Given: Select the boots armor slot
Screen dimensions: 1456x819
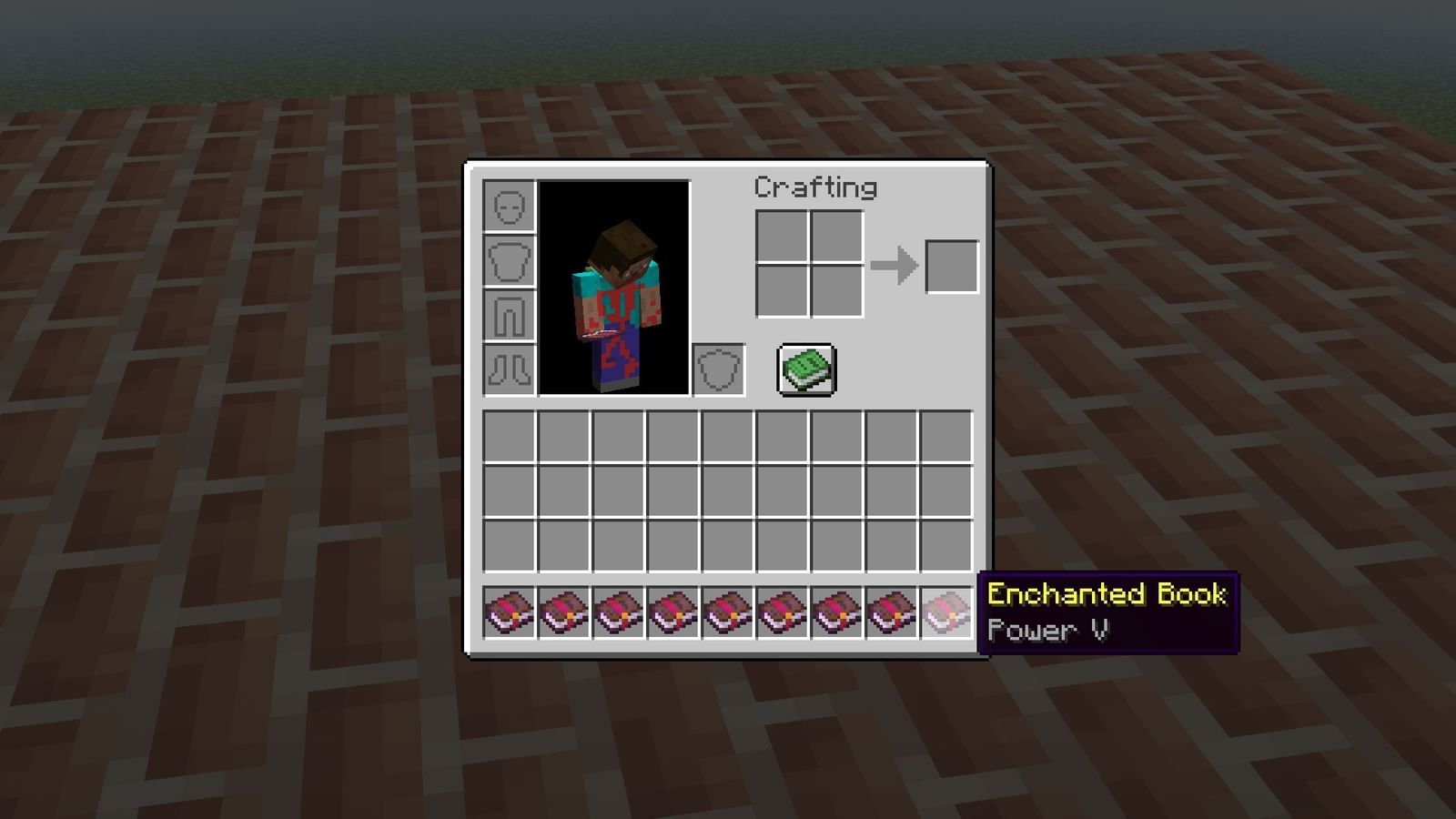Looking at the screenshot, I should tap(508, 367).
